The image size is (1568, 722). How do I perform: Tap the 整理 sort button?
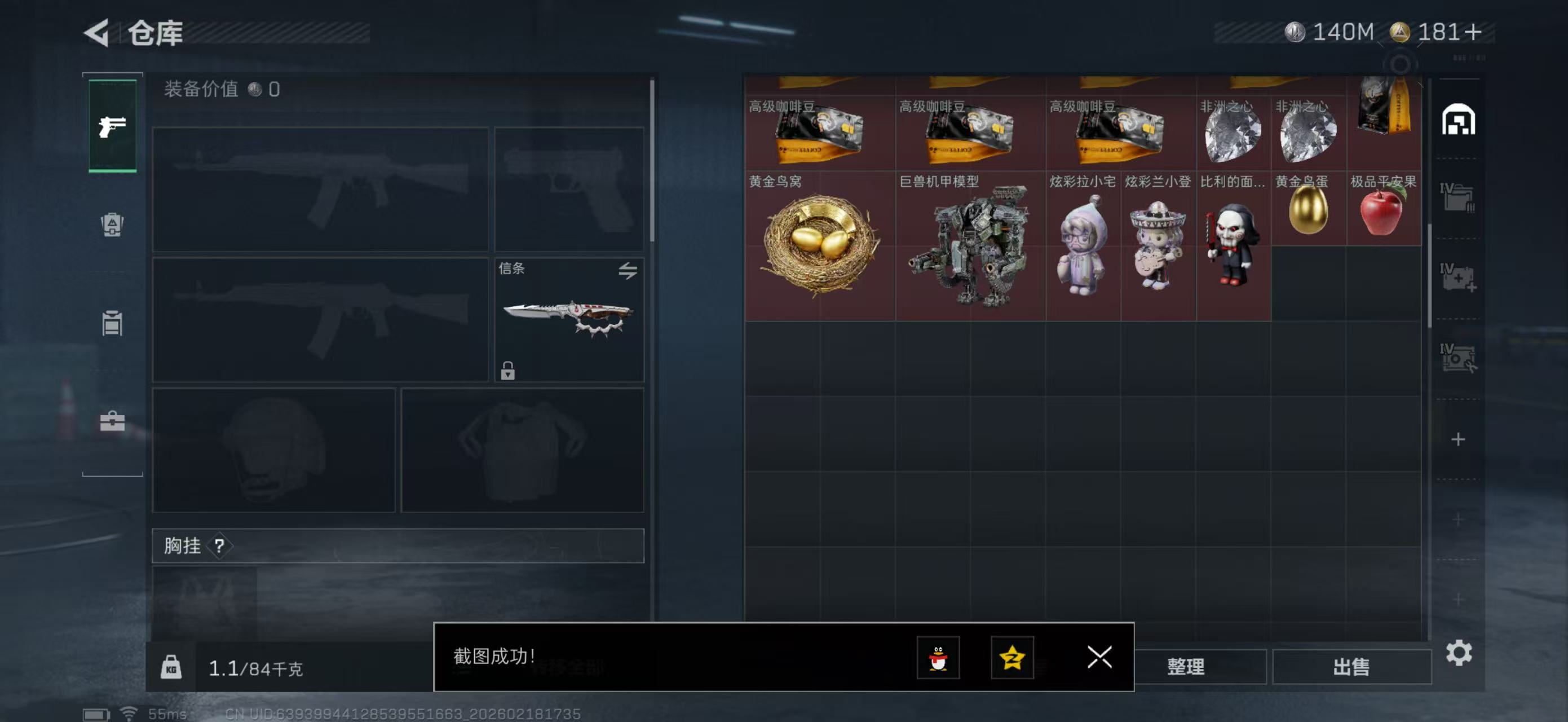click(1186, 667)
